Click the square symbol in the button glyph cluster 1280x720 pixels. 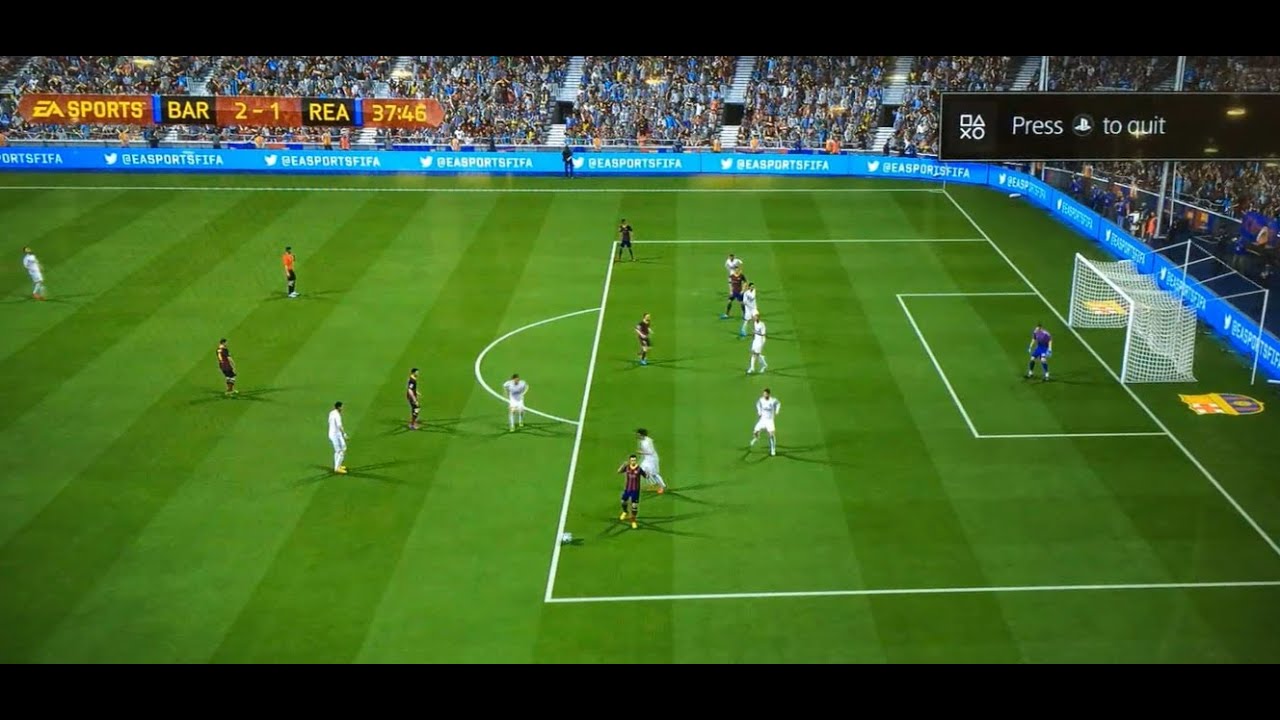point(966,118)
